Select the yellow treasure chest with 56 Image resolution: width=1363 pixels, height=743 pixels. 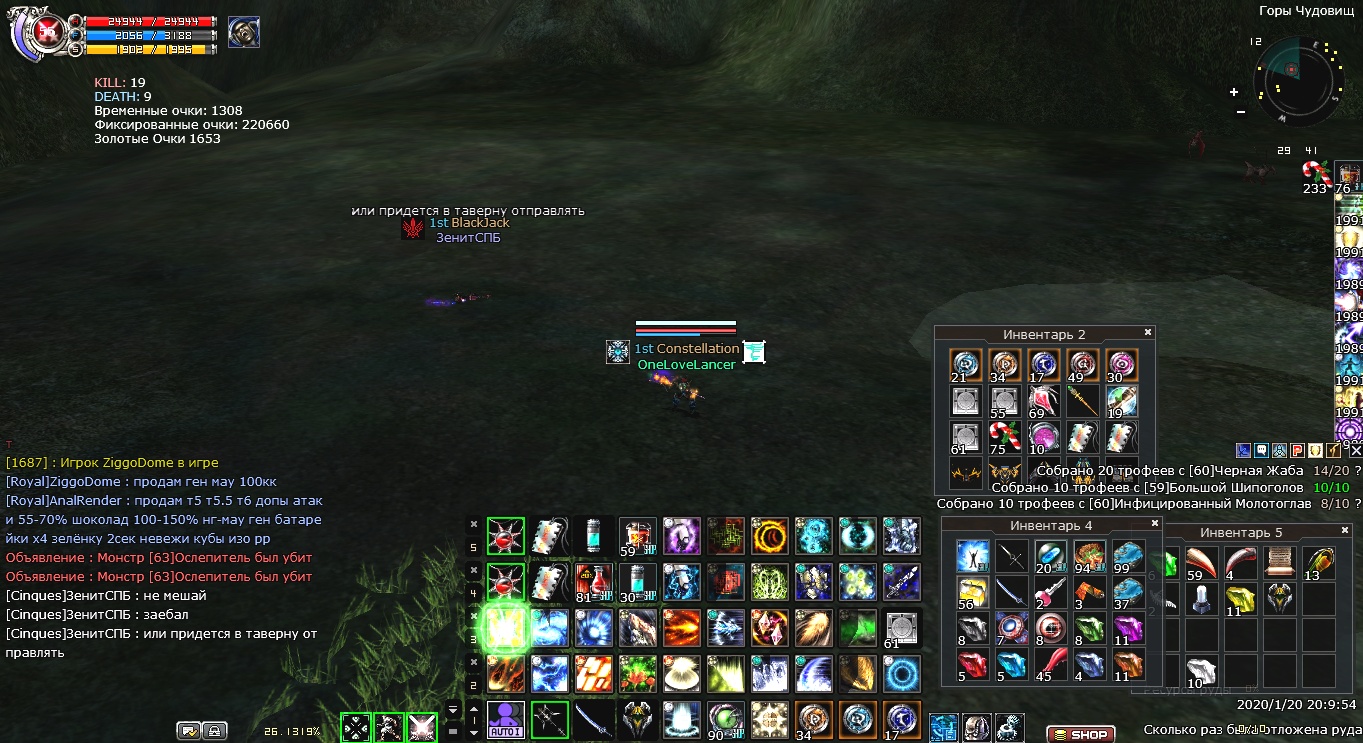pyautogui.click(x=972, y=593)
